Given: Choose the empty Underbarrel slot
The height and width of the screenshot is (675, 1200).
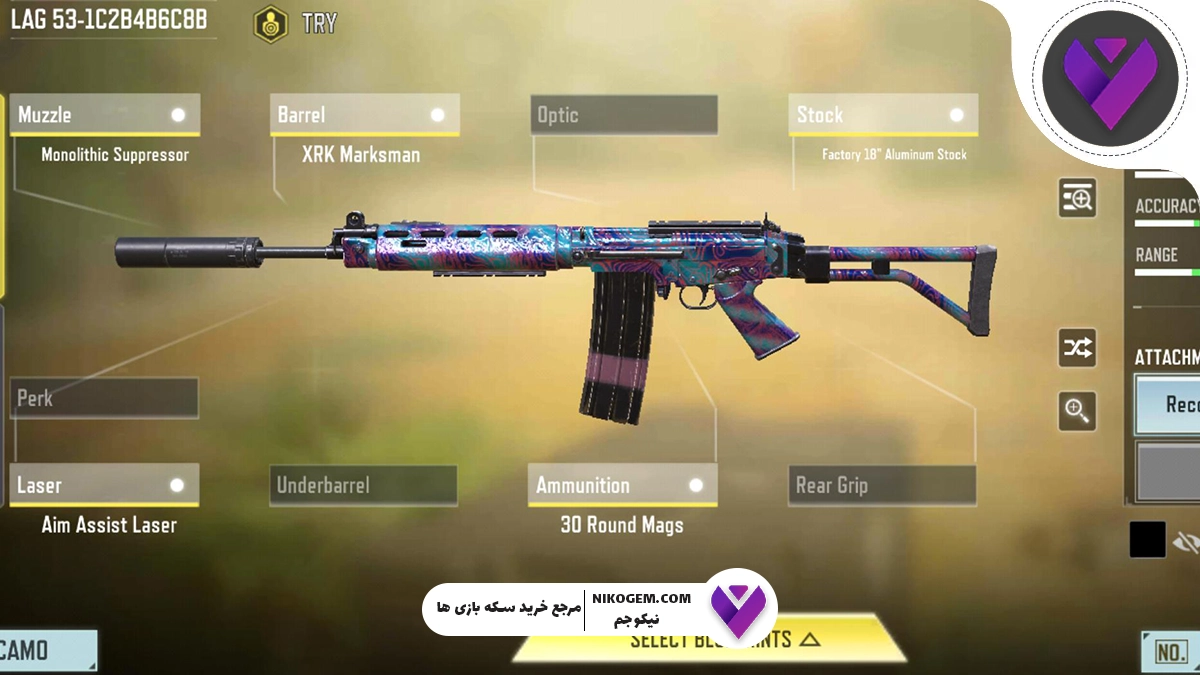Looking at the screenshot, I should pyautogui.click(x=364, y=485).
